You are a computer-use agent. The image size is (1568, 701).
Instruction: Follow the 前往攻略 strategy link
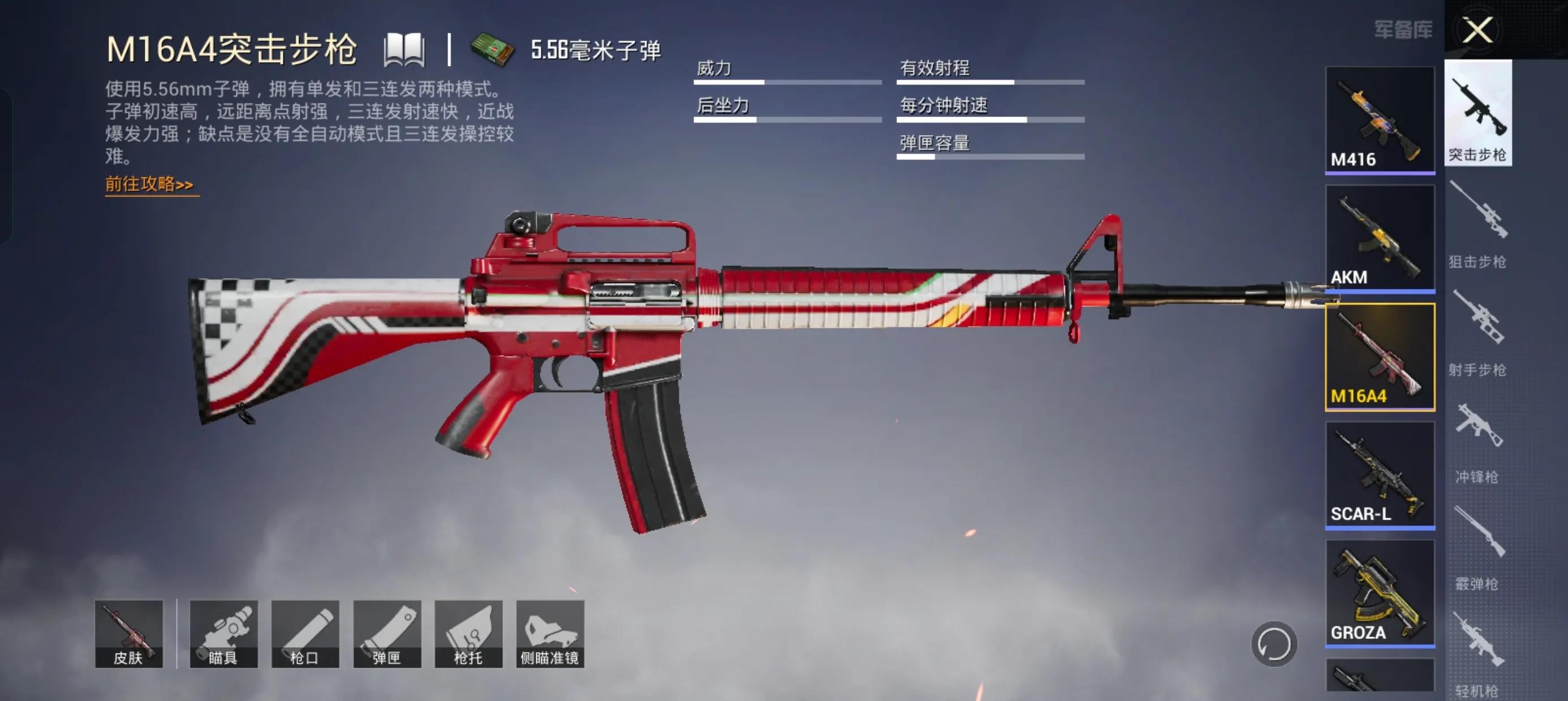150,184
